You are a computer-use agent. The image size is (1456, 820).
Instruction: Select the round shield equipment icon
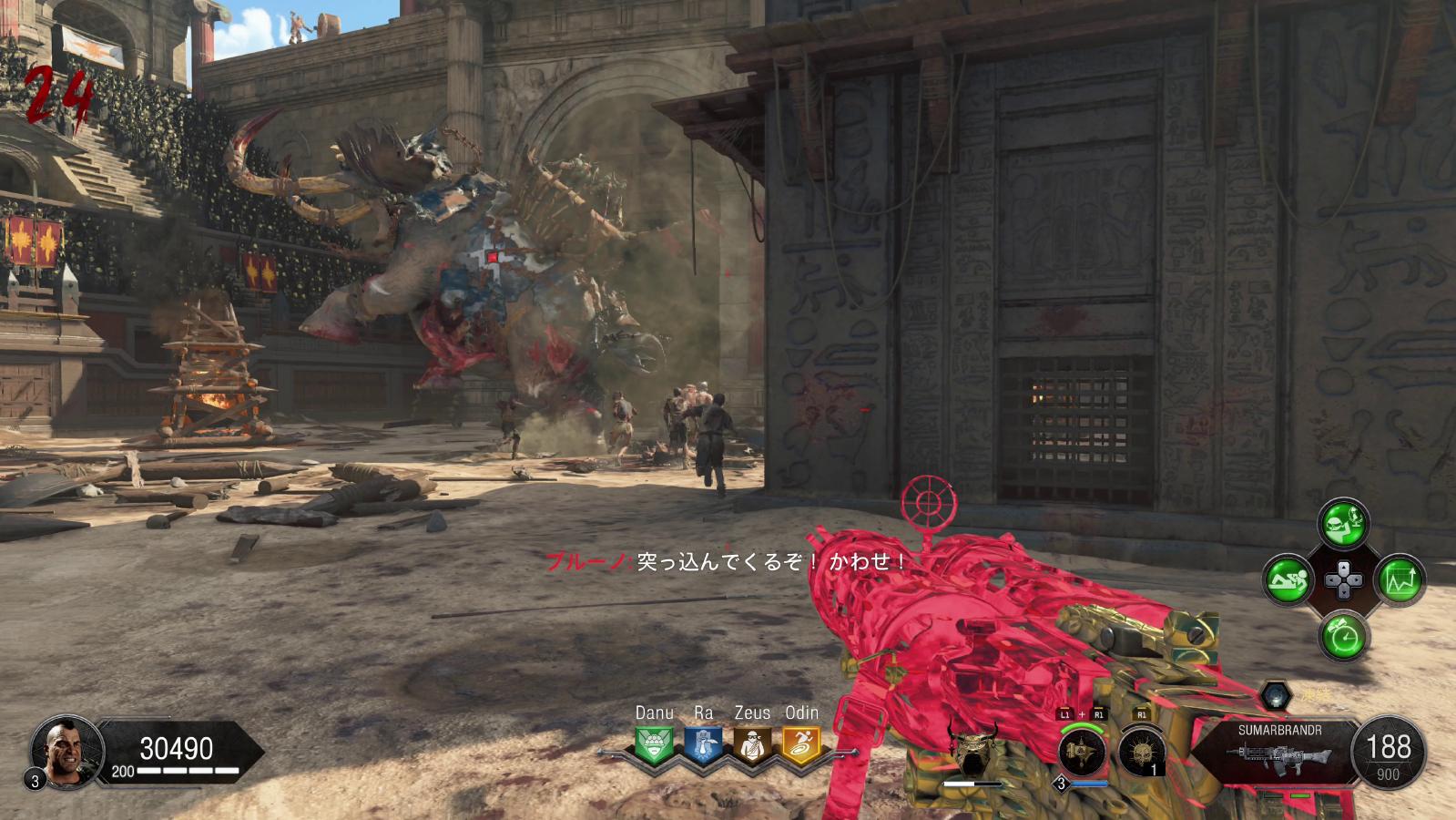1140,752
